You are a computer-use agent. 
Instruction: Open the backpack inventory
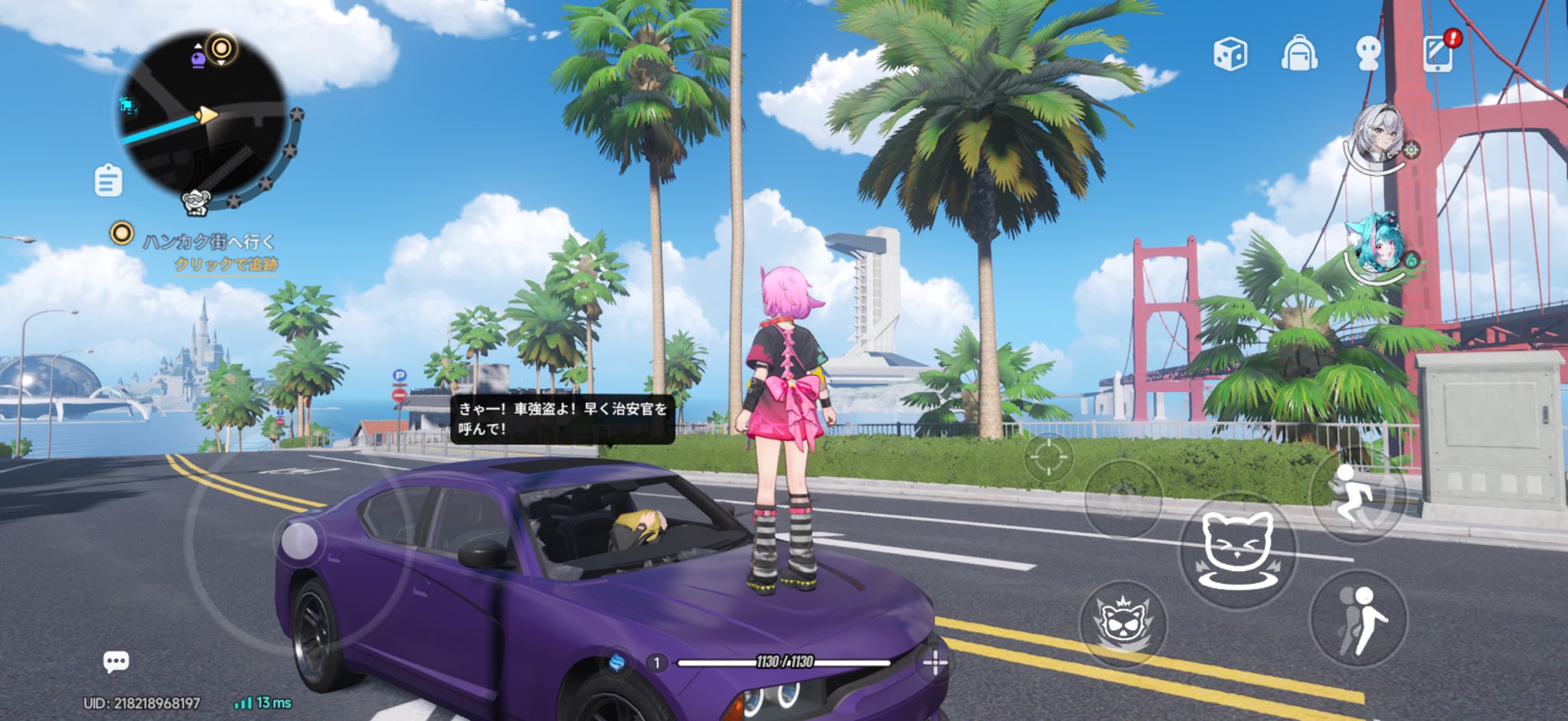[x=1298, y=54]
